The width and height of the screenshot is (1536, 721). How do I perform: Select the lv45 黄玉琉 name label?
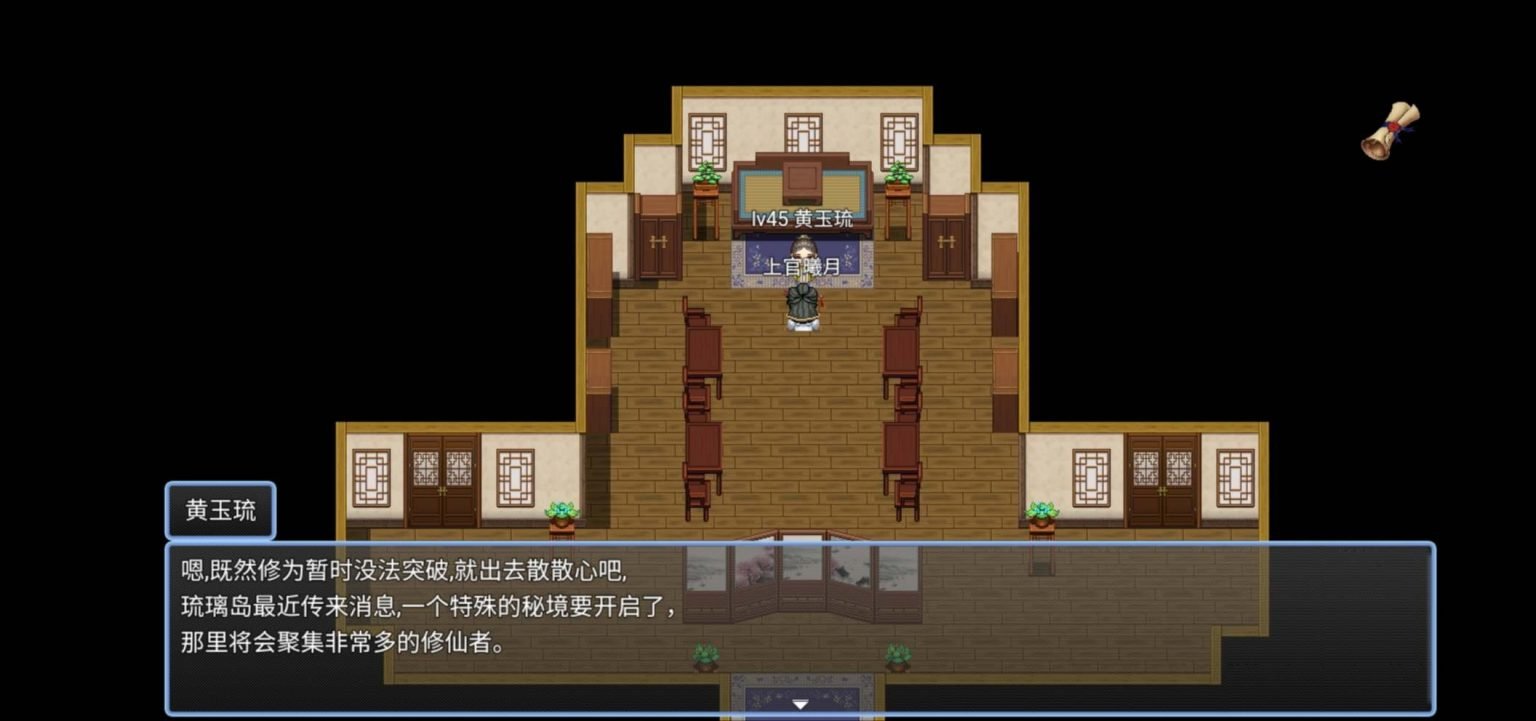click(x=802, y=219)
